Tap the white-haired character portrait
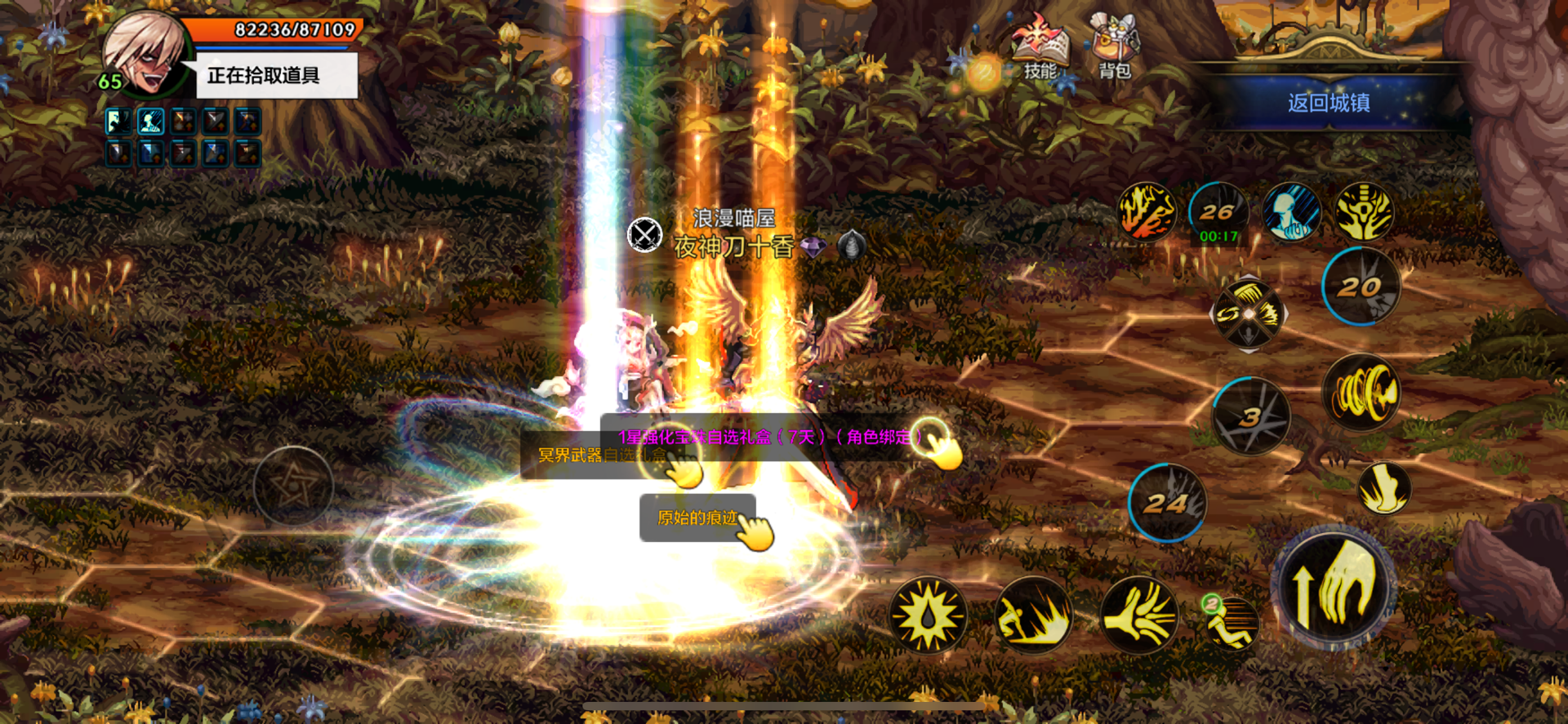Image resolution: width=1568 pixels, height=724 pixels. tap(145, 56)
